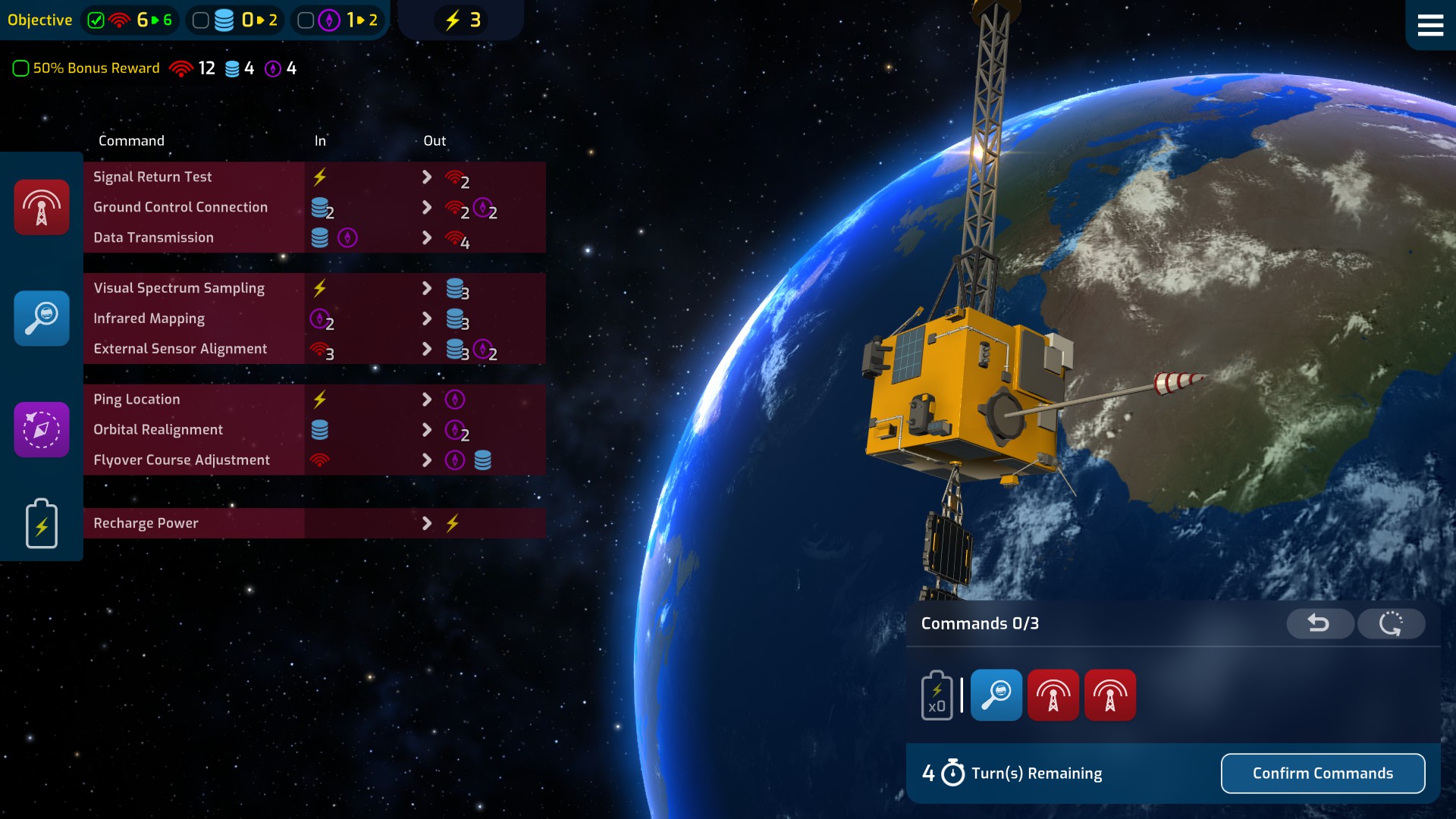Select the blue magnifier command slot

(996, 695)
